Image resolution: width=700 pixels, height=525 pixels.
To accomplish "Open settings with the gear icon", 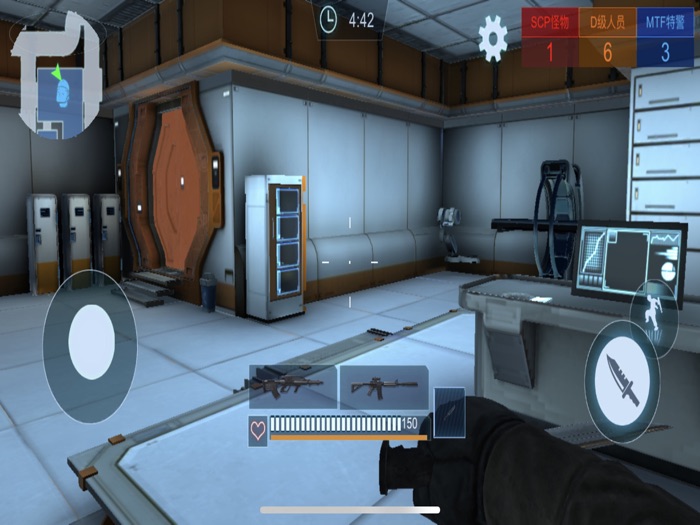I will coord(492,38).
